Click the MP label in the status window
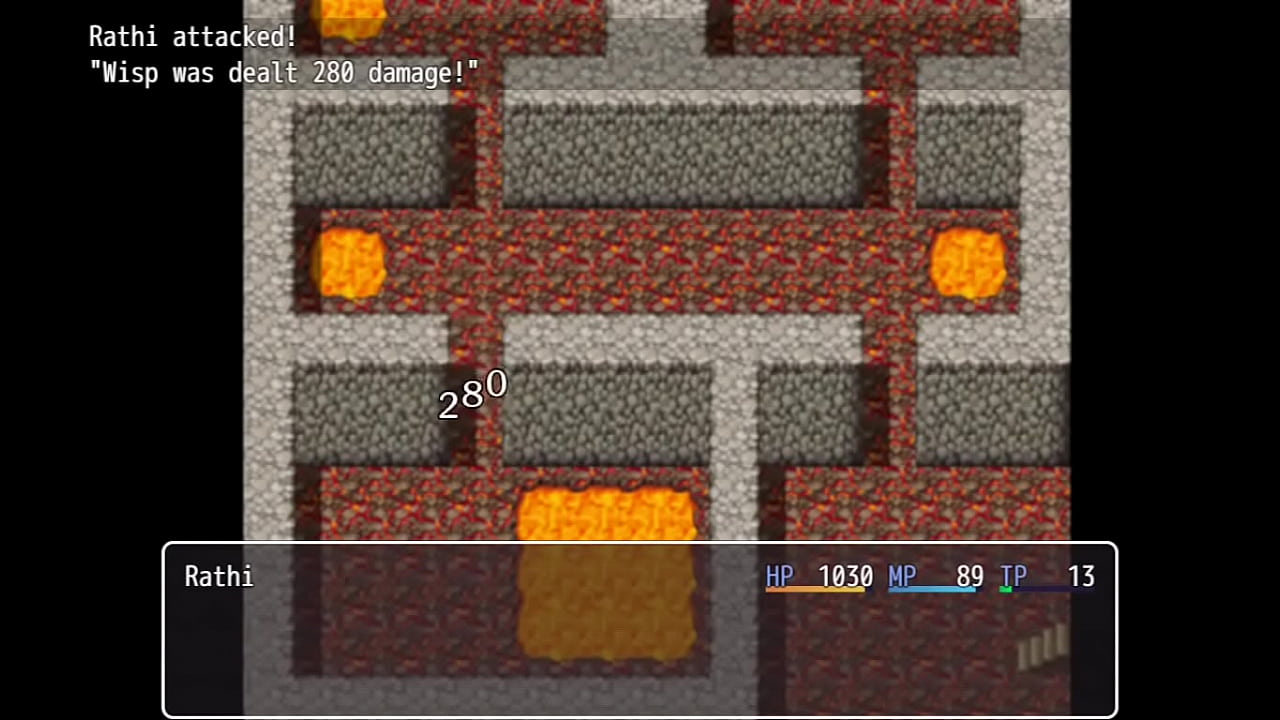Image resolution: width=1280 pixels, height=720 pixels. (902, 576)
